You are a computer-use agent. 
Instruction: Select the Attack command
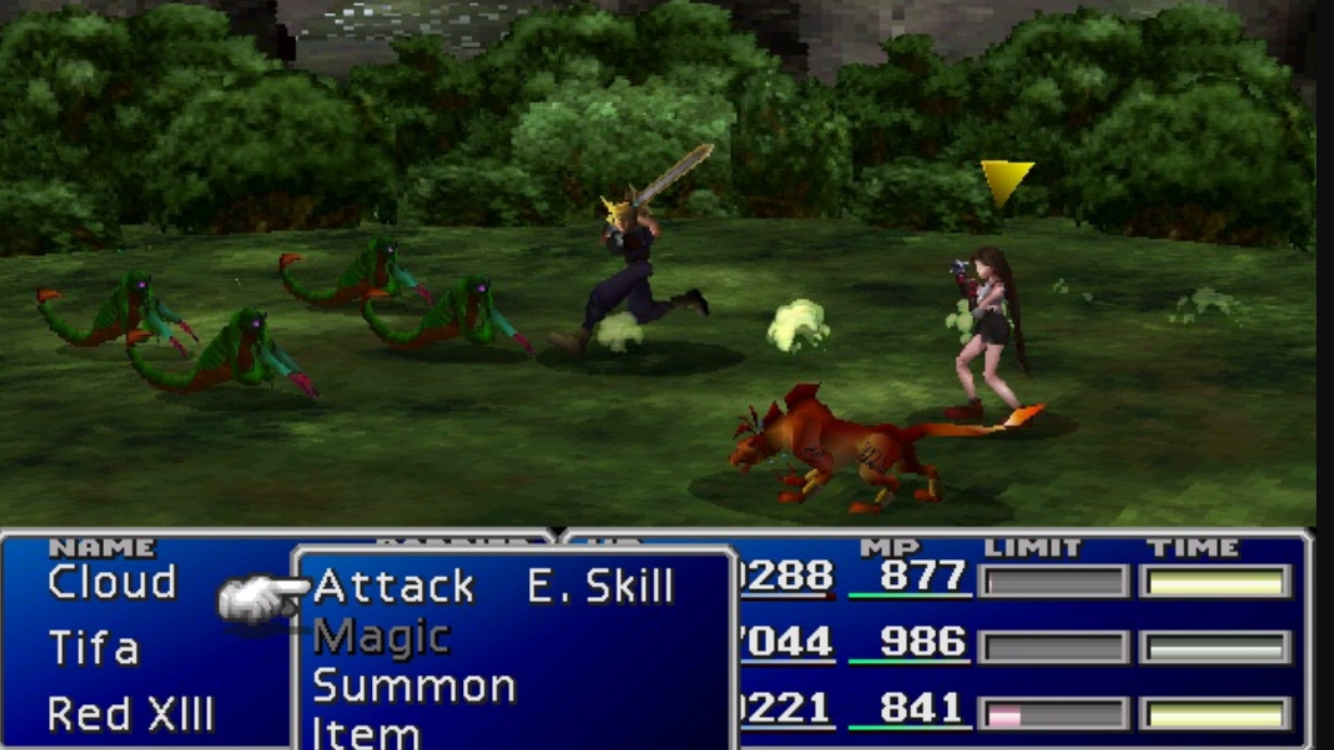(x=393, y=587)
